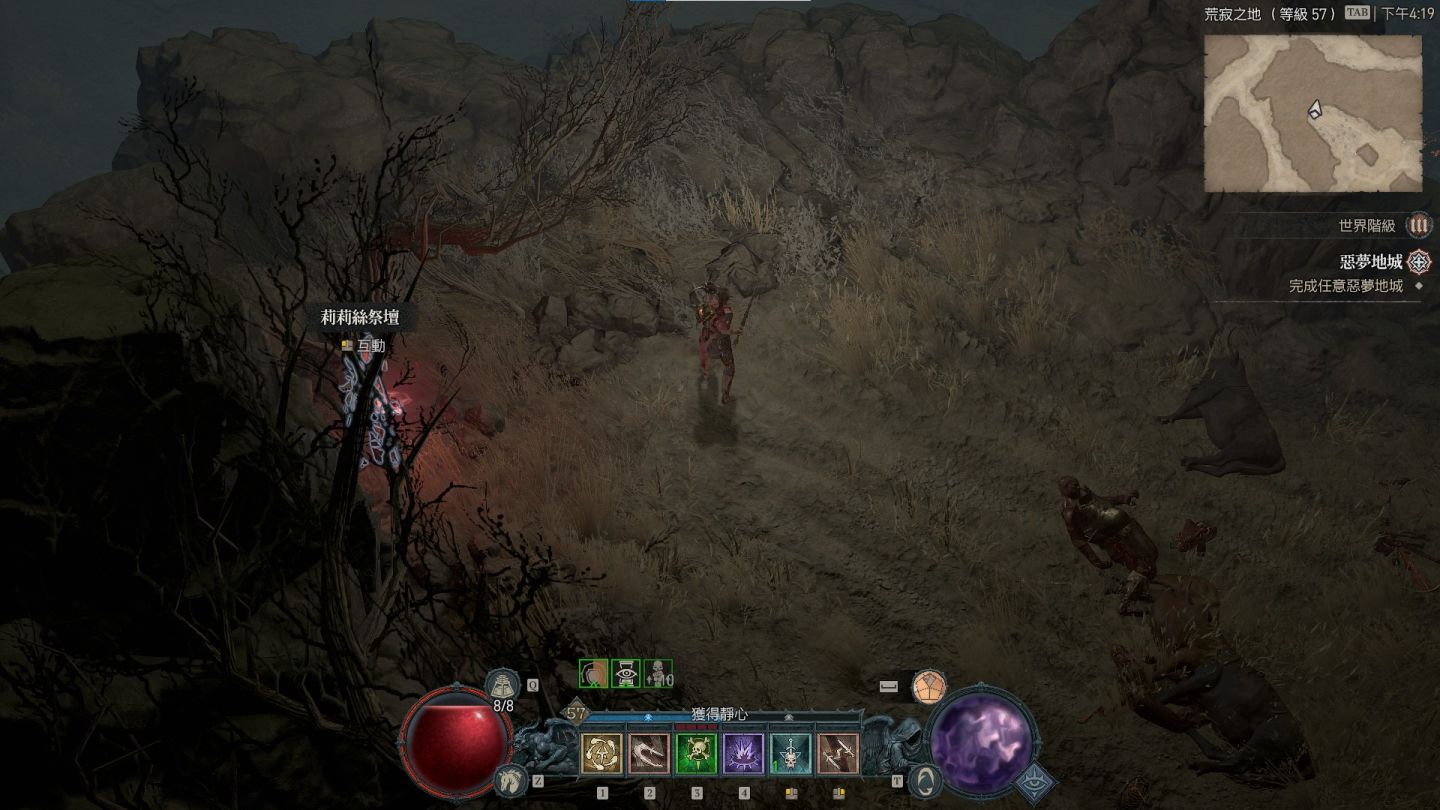Click the 莉莉絲祭壇 interaction label
This screenshot has width=1440, height=810.
pyautogui.click(x=359, y=318)
